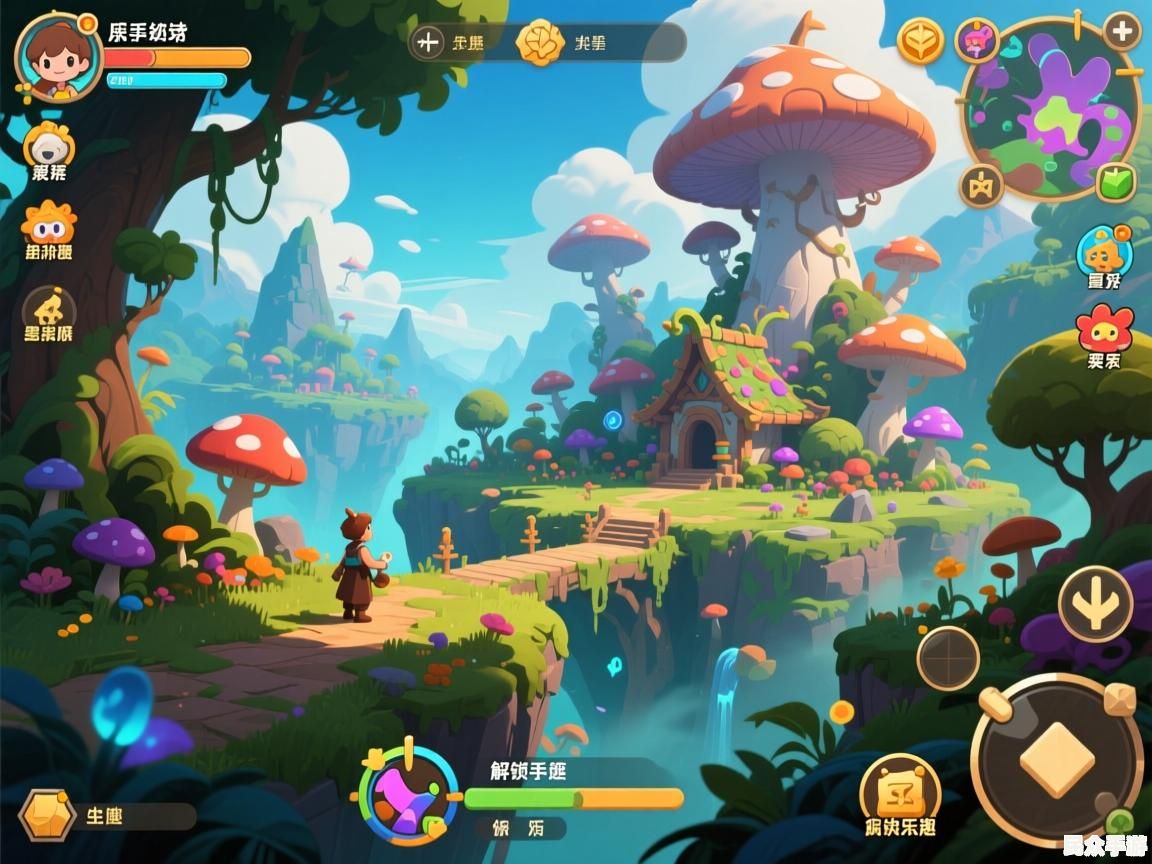The height and width of the screenshot is (864, 1152).
Task: Tap the down arrow round button
Action: click(1095, 603)
